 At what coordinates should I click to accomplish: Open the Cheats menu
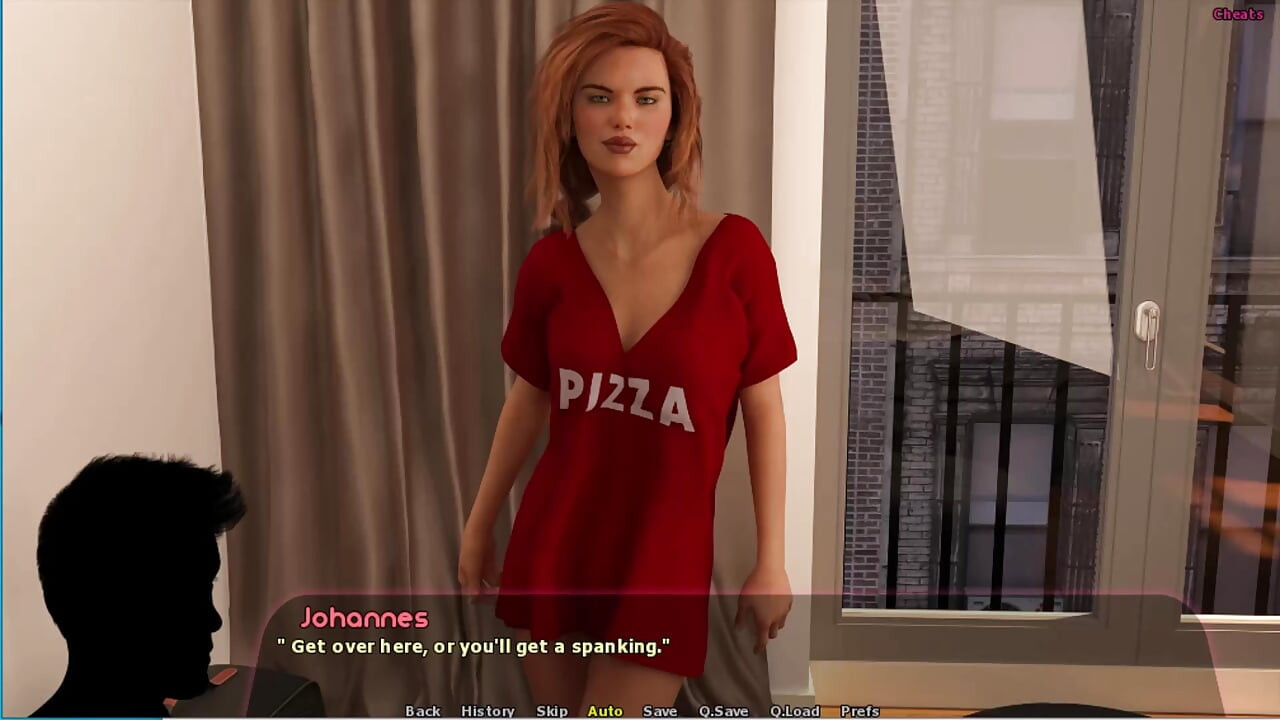1238,14
